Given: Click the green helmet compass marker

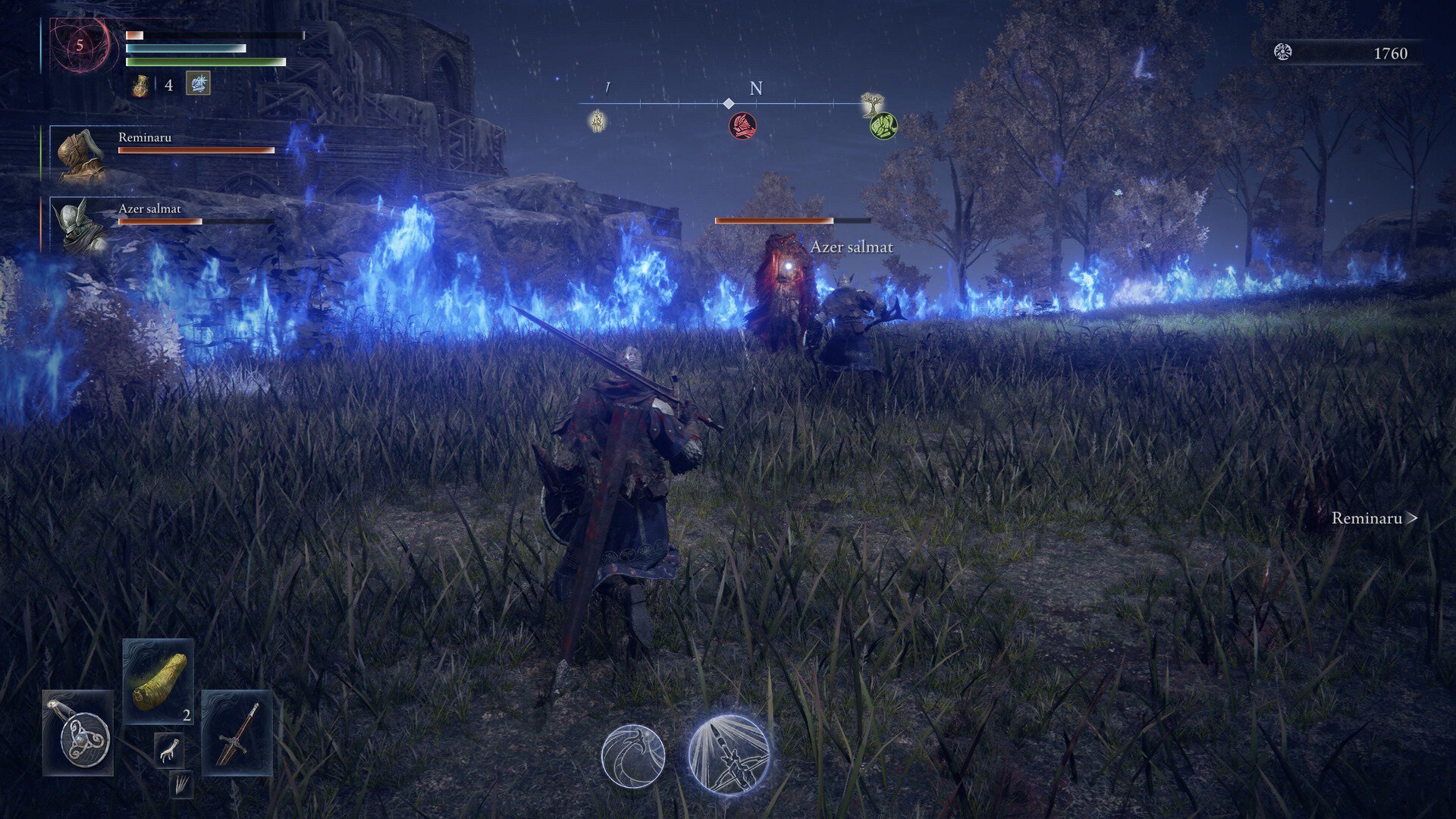Looking at the screenshot, I should click(x=883, y=125).
